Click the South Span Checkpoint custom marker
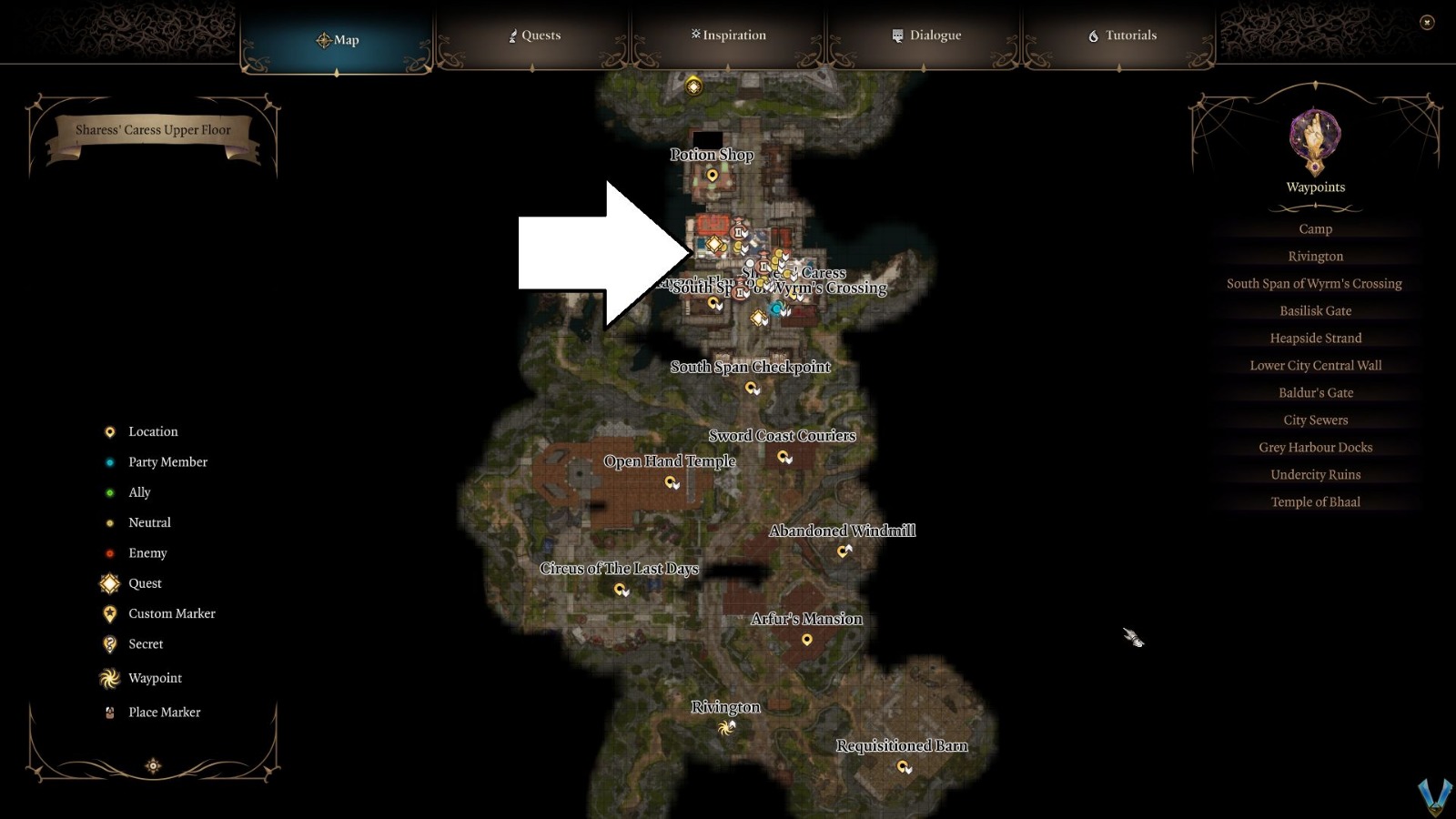This screenshot has height=819, width=1456. pyautogui.click(x=750, y=387)
